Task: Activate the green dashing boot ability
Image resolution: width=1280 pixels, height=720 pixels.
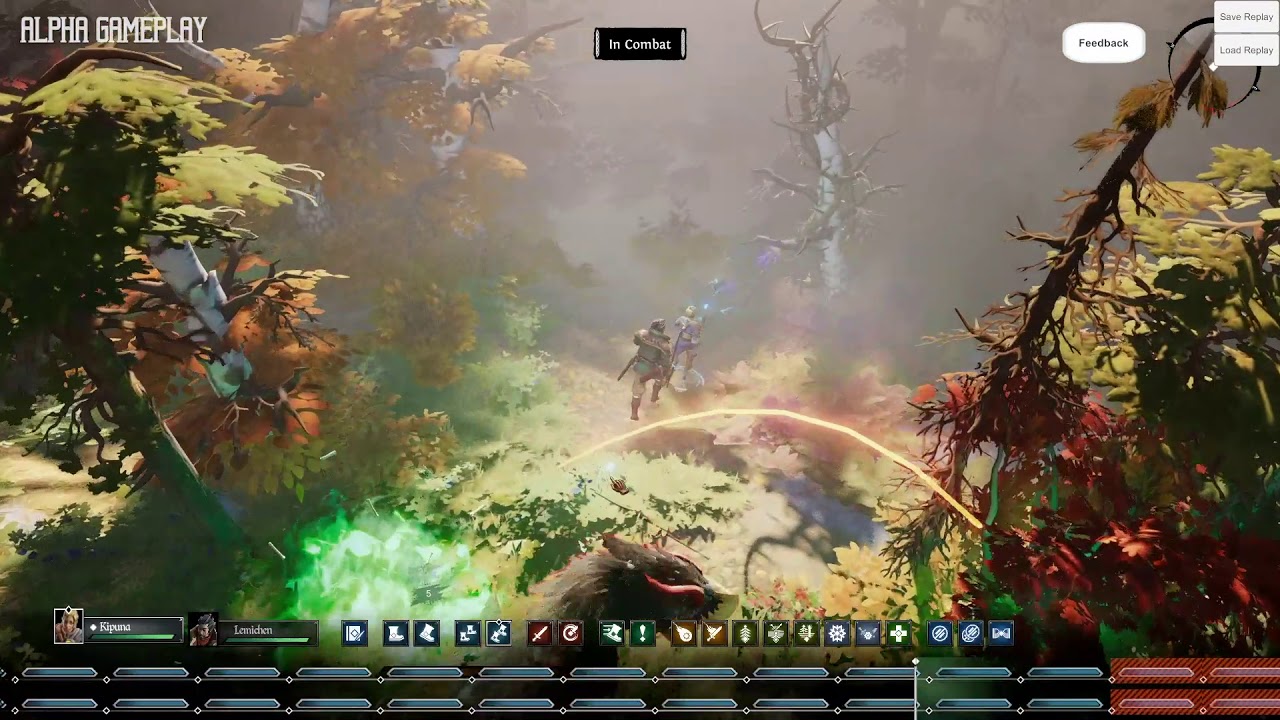Action: click(x=612, y=633)
